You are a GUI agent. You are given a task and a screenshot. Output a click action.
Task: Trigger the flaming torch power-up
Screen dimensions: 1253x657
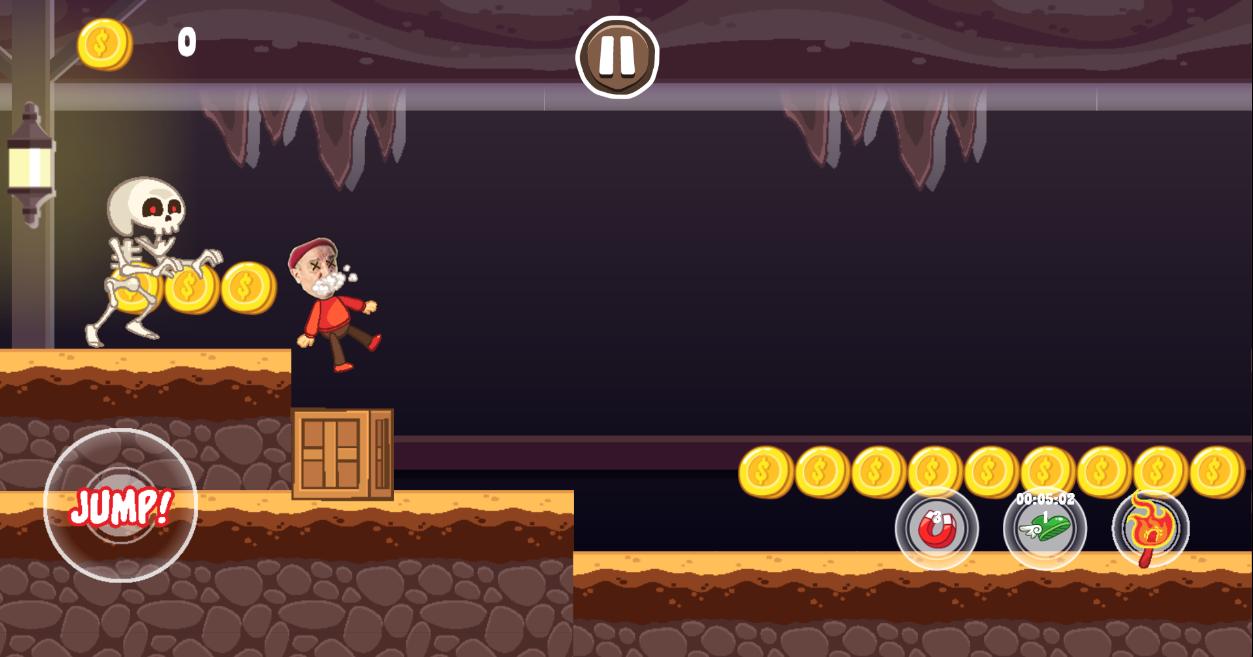pos(1150,528)
